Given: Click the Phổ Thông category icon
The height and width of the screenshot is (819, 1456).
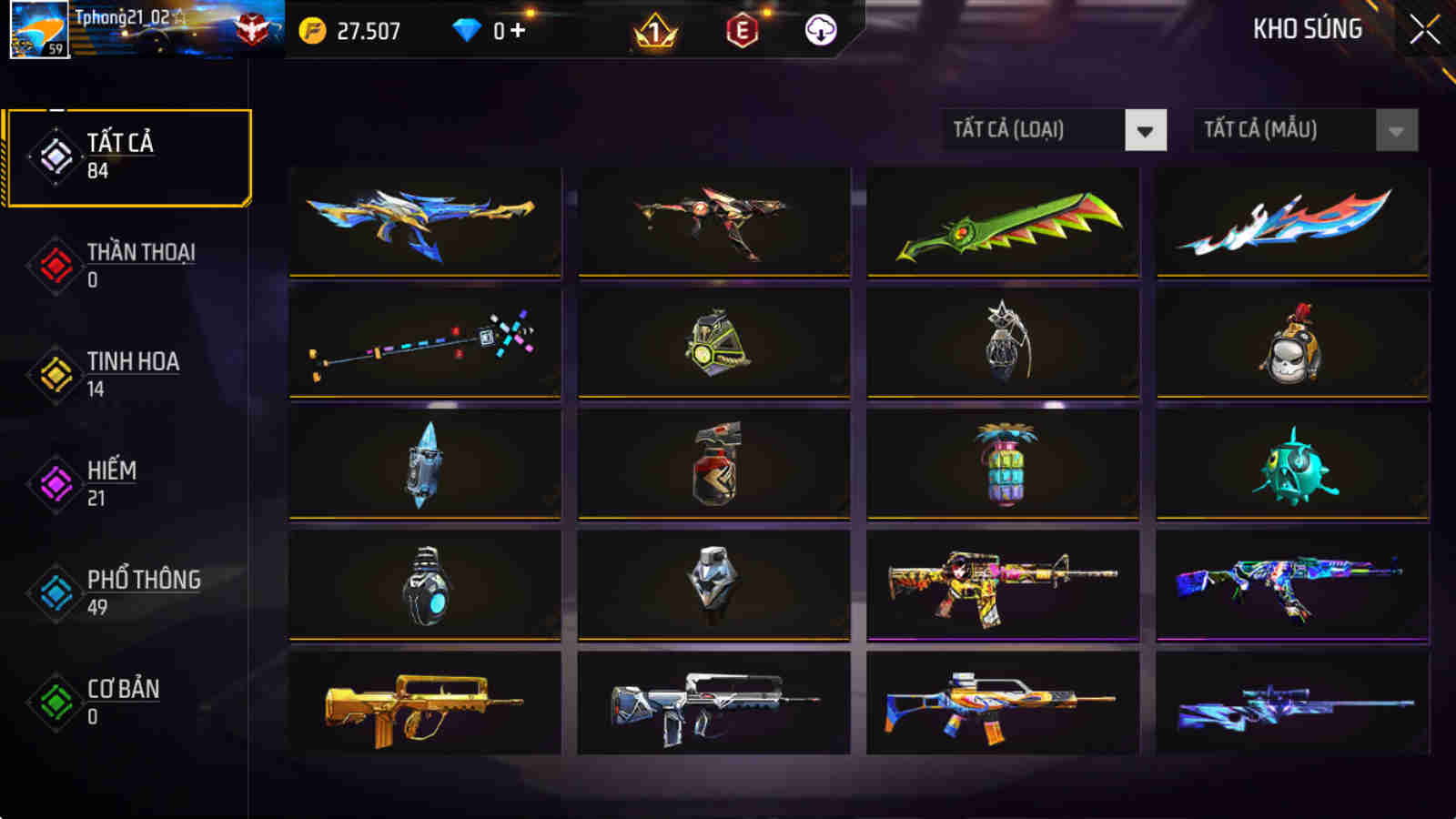Looking at the screenshot, I should (x=56, y=591).
